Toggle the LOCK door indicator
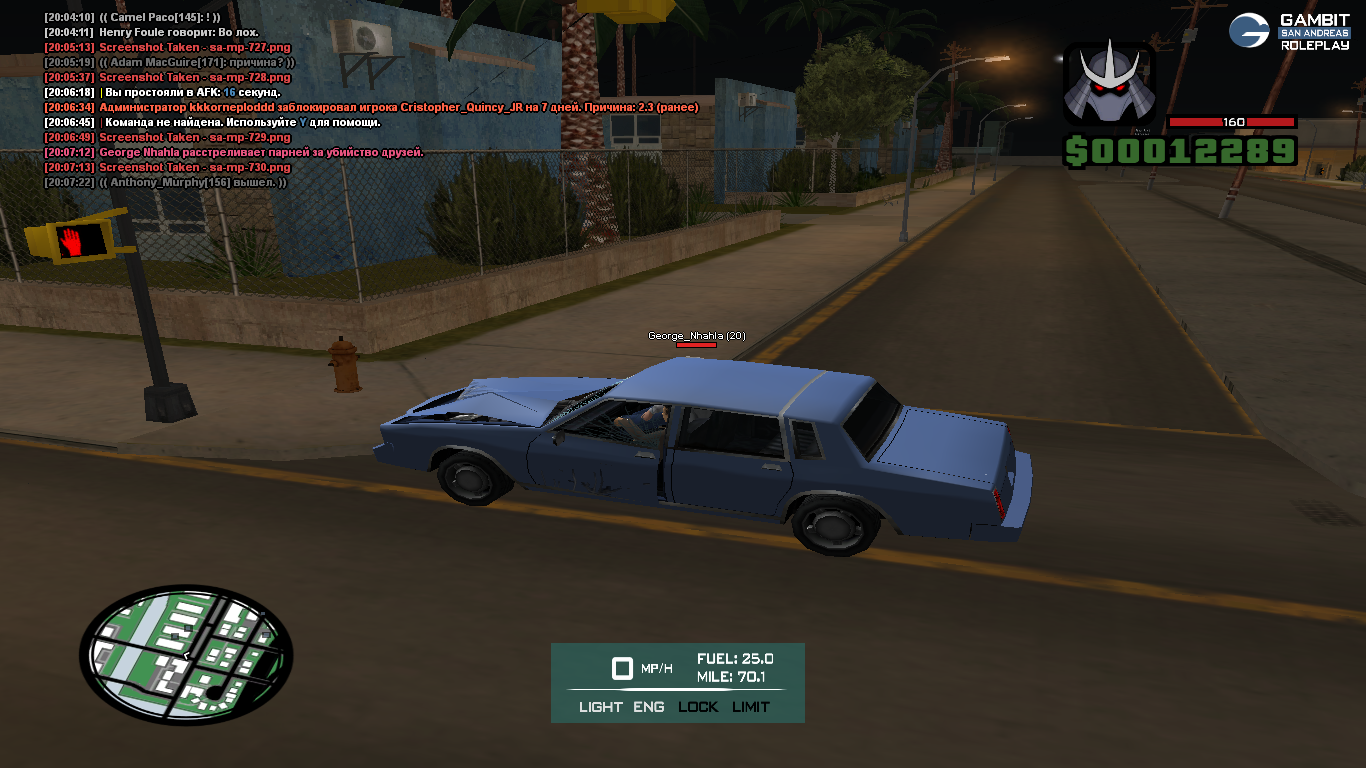Image resolution: width=1366 pixels, height=768 pixels. tap(698, 707)
